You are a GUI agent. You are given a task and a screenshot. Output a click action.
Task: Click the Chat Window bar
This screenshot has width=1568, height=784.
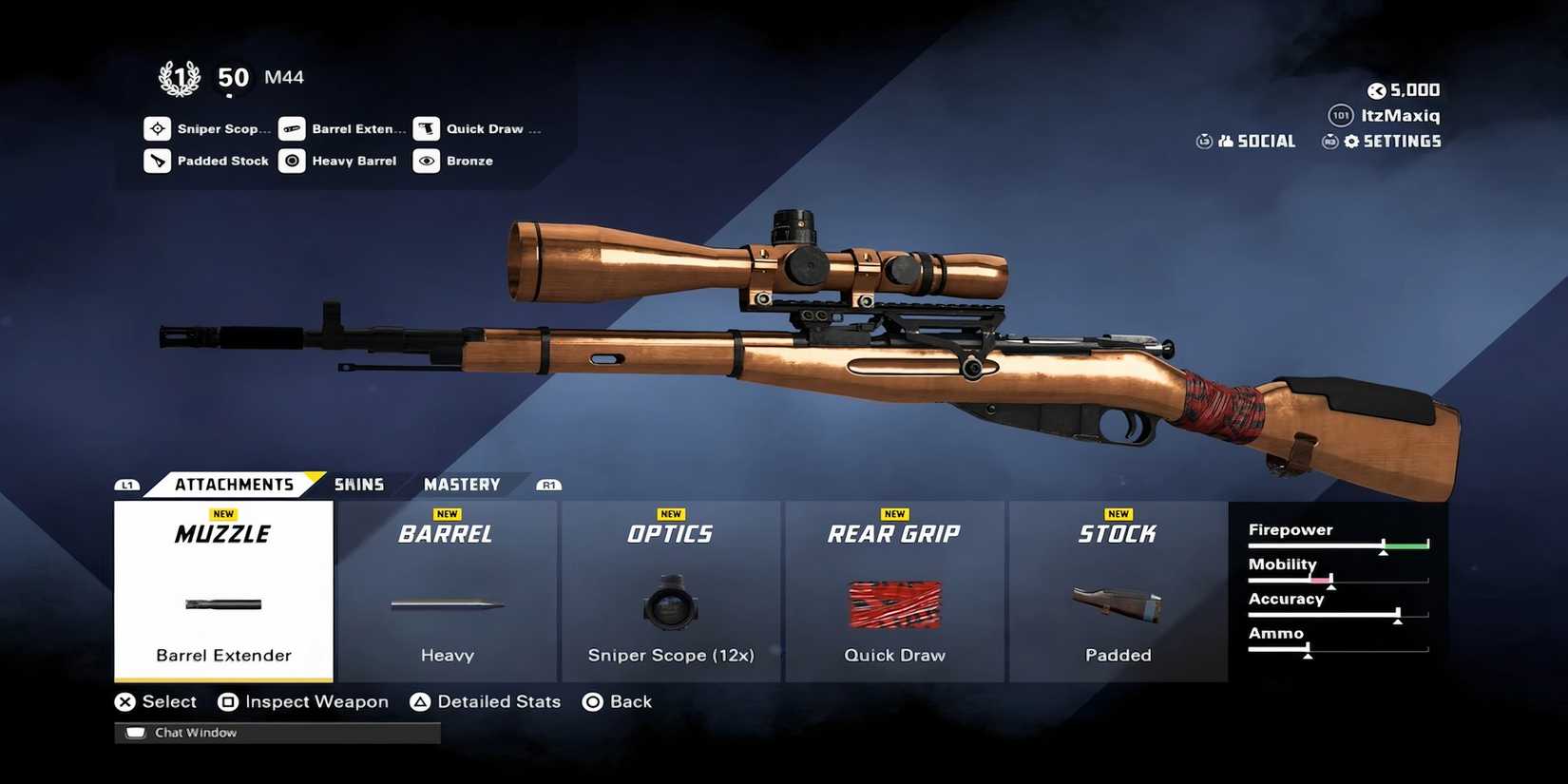pos(277,733)
